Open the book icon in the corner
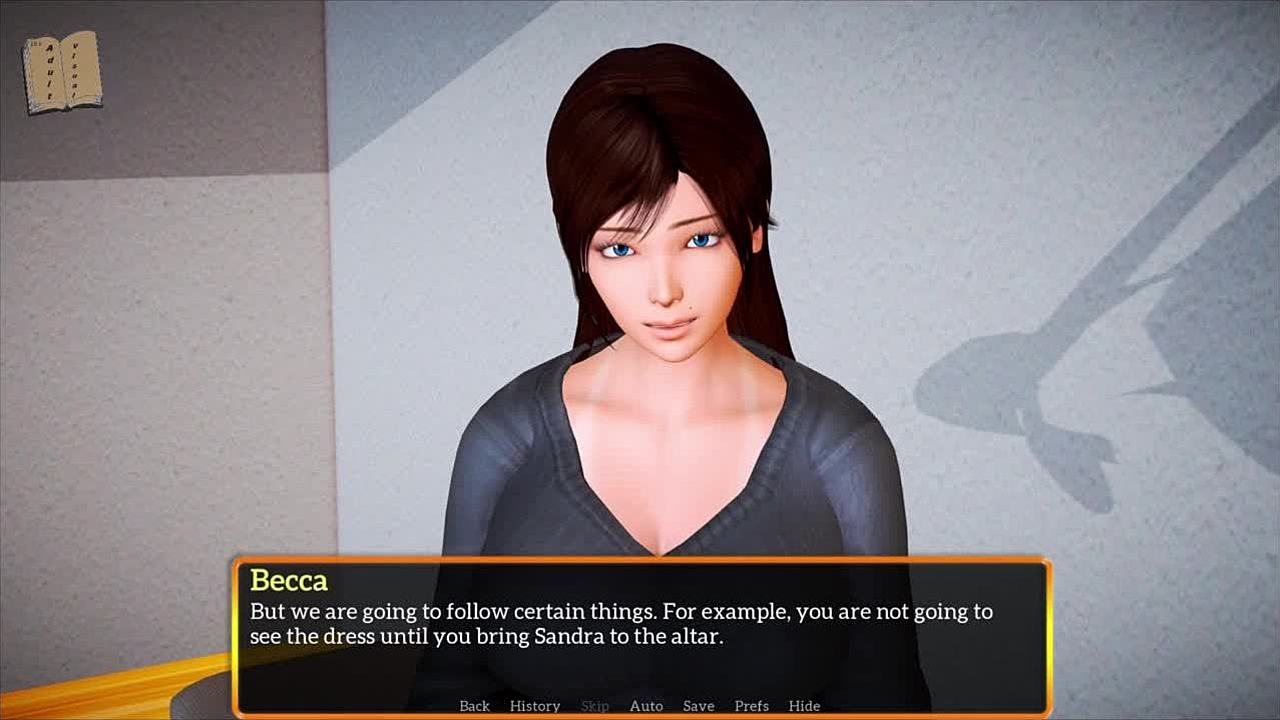This screenshot has height=720, width=1280. point(62,71)
